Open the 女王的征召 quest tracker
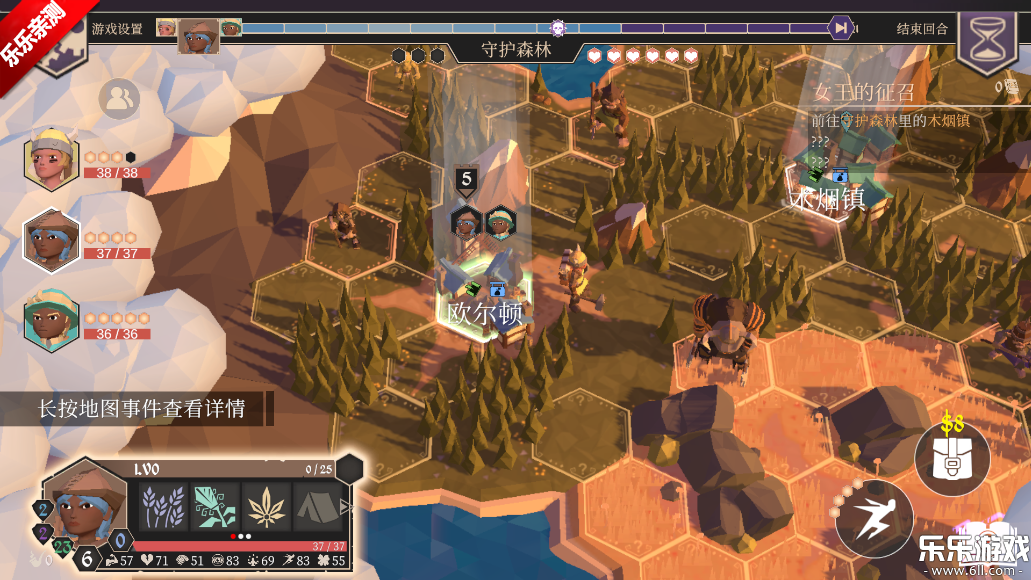The image size is (1031, 580). coord(864,93)
